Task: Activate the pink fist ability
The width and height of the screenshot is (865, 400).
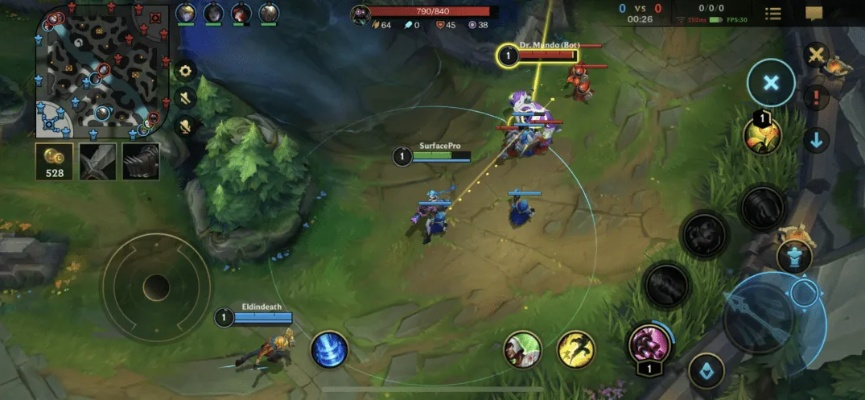Action: (648, 345)
